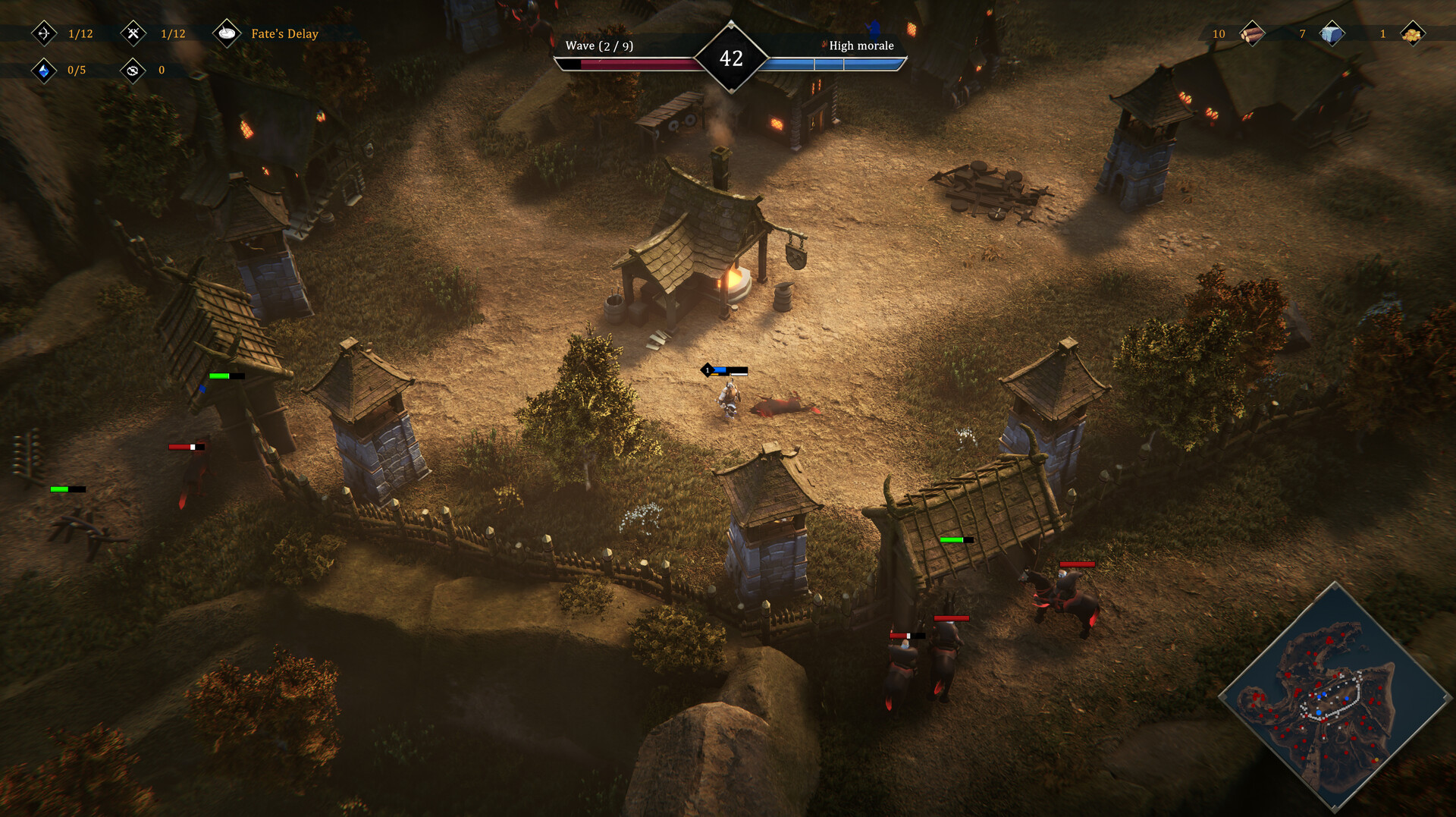Click the crossed swords melee unit icon
Viewport: 1456px width, 817px height.
[133, 33]
